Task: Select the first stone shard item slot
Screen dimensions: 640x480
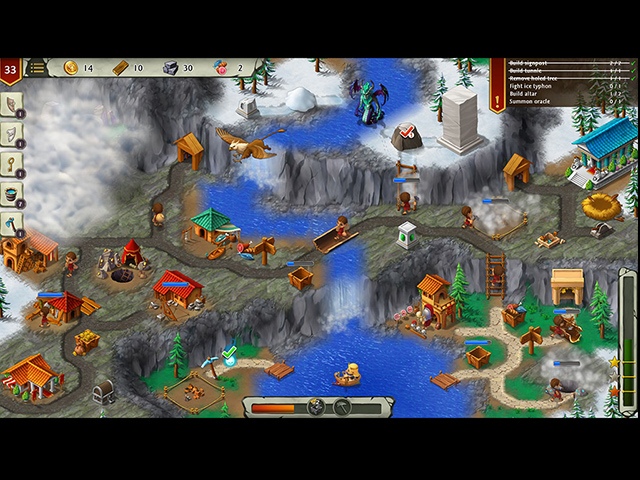Action: click(12, 104)
